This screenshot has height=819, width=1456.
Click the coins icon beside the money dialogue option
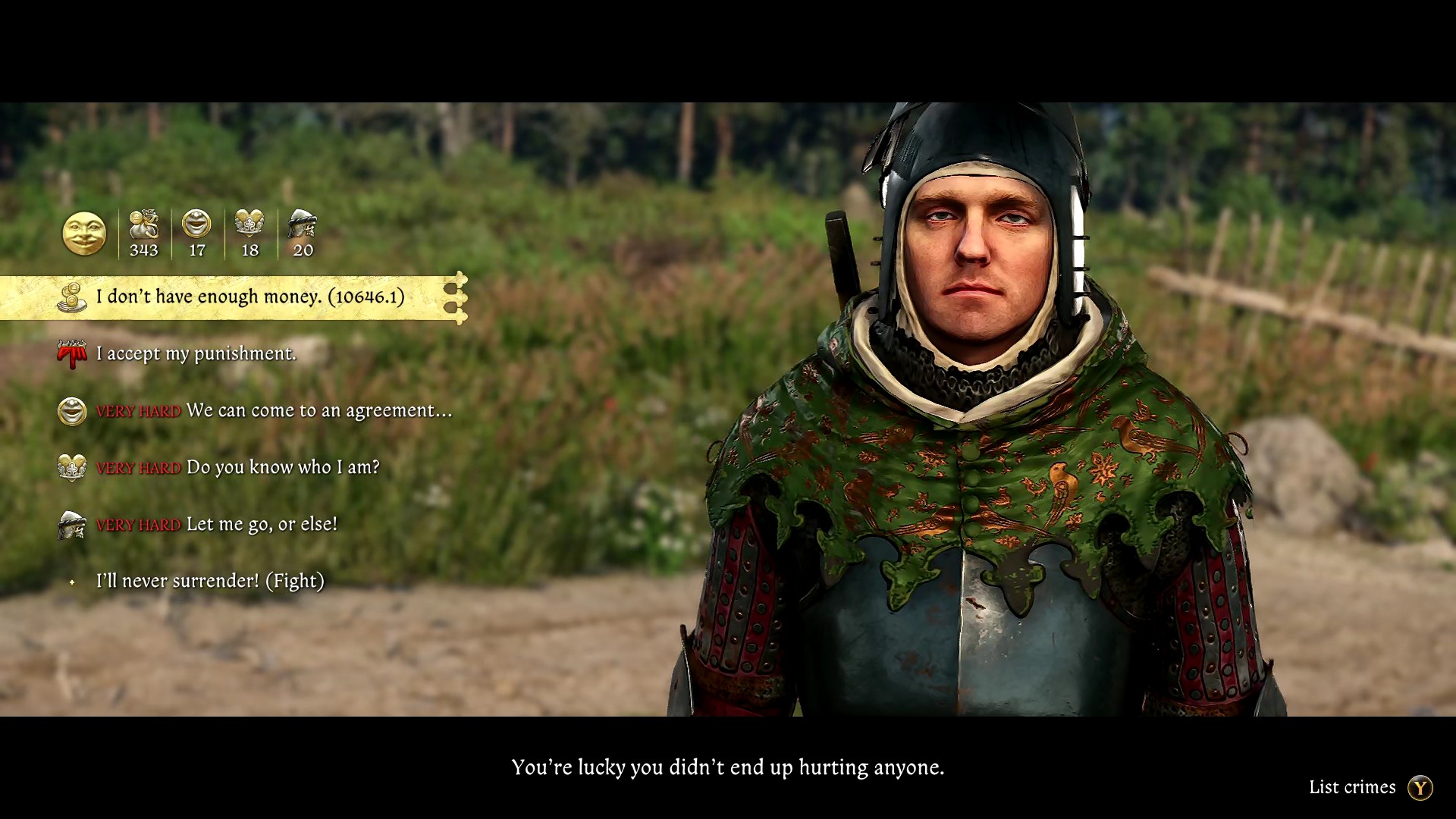[x=71, y=297]
